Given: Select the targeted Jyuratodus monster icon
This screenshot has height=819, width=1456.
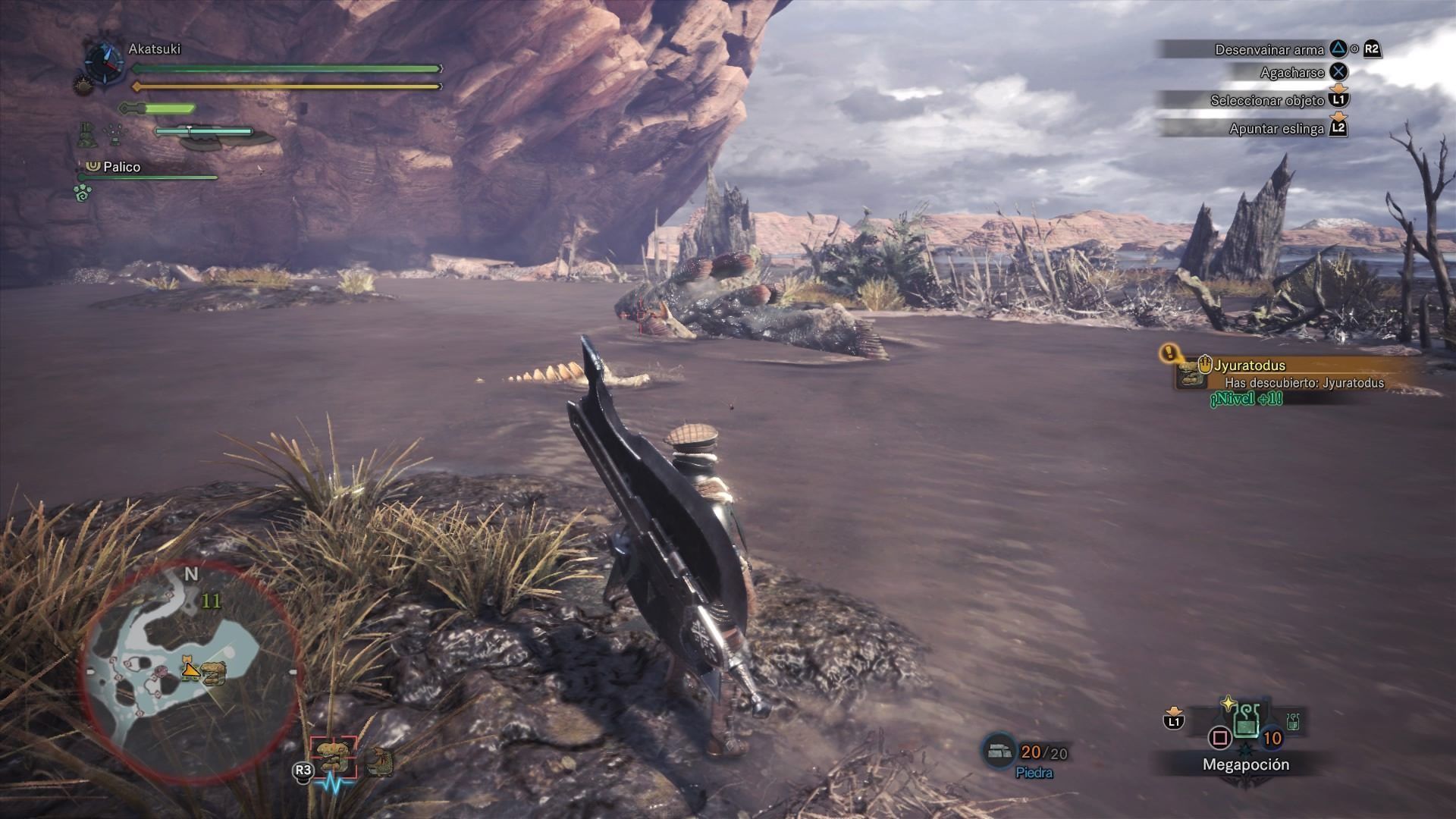Looking at the screenshot, I should click(x=334, y=757).
